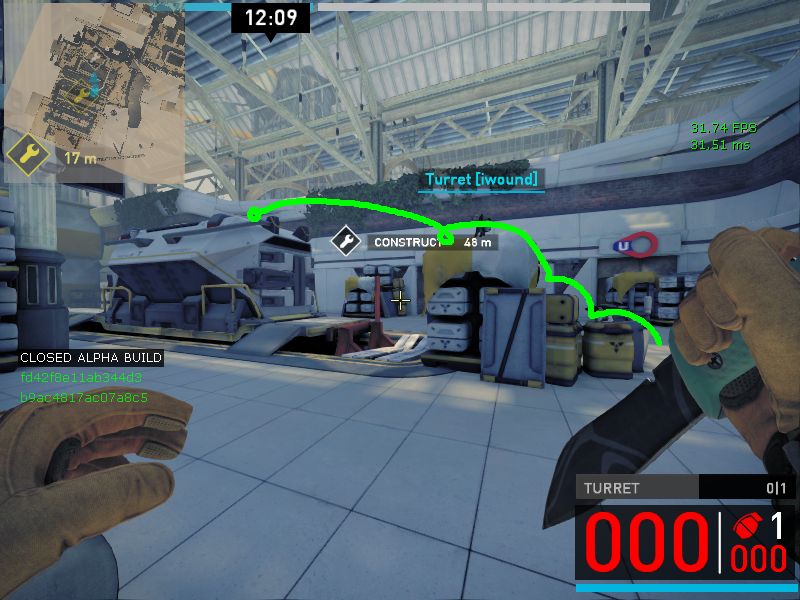The width and height of the screenshot is (800, 600).
Task: Click the TURRET weapon panel label
Action: 611,488
